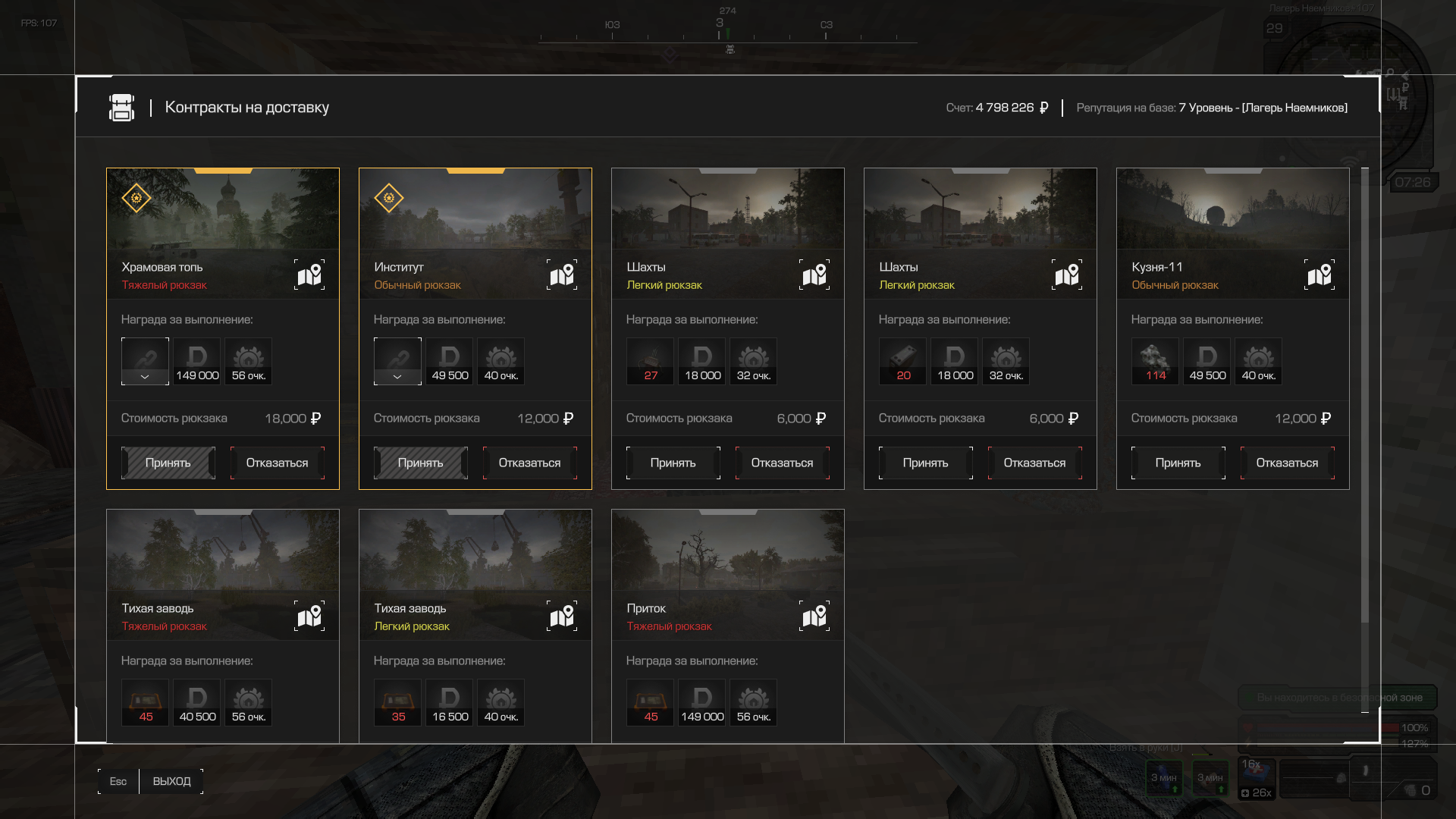View Кузня-11 destination map icon

click(1319, 275)
